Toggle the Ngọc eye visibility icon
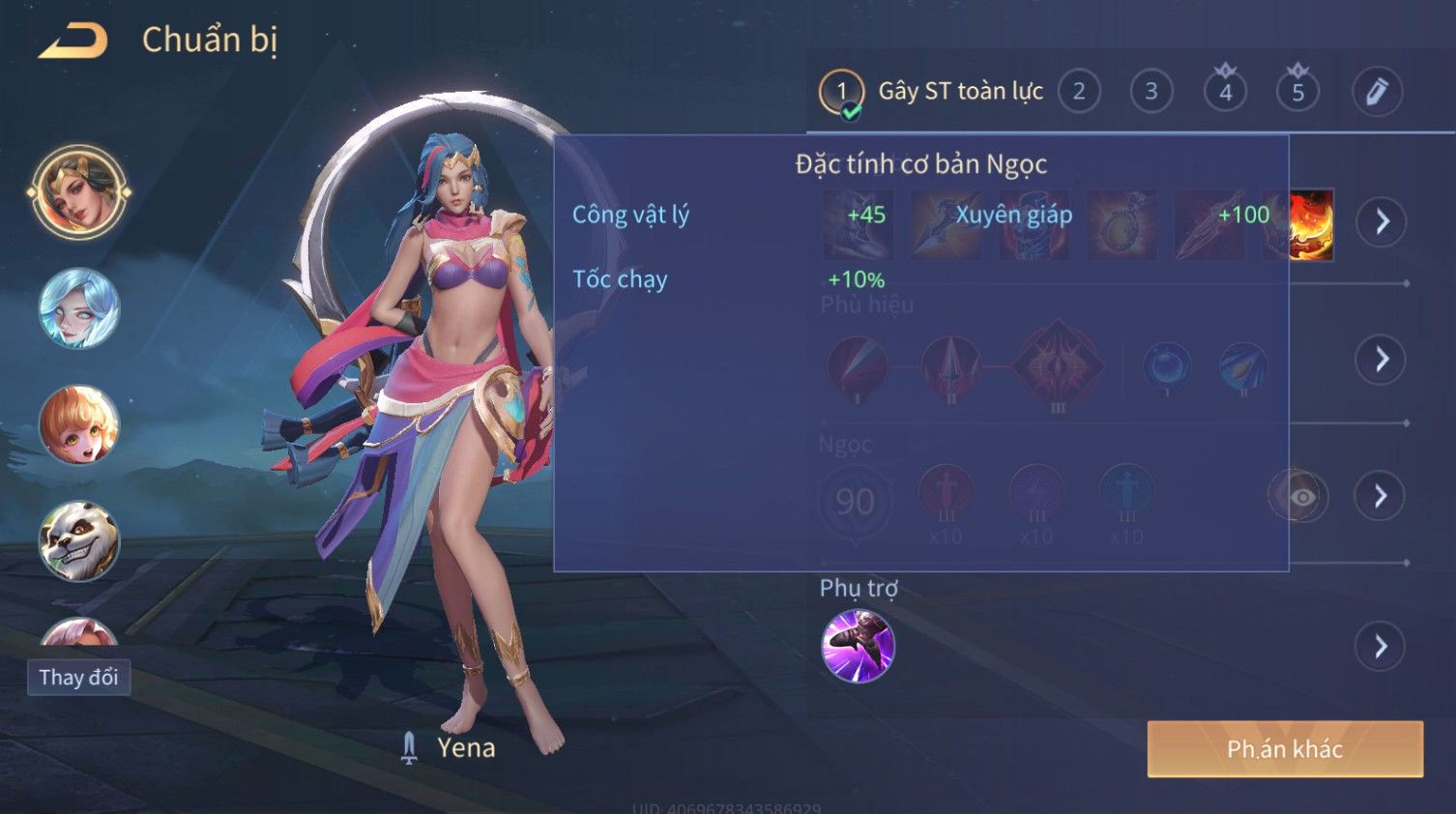The height and width of the screenshot is (814, 1456). 1301,496
